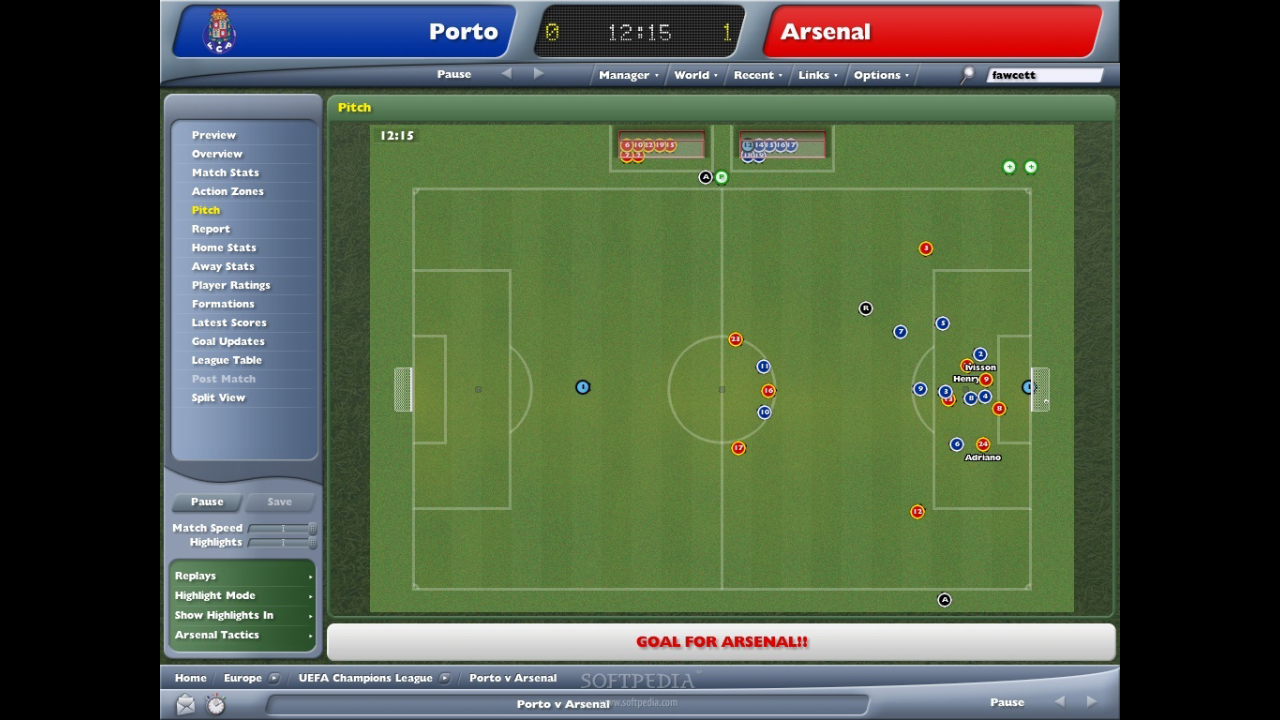Open the Manager dropdown menu

point(627,75)
